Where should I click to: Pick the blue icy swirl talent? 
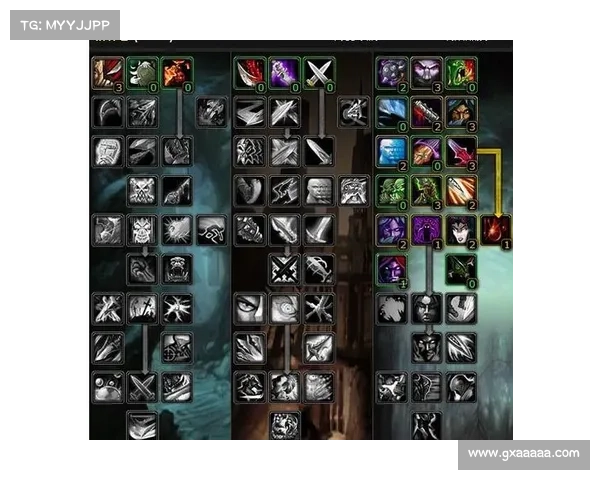(x=392, y=111)
